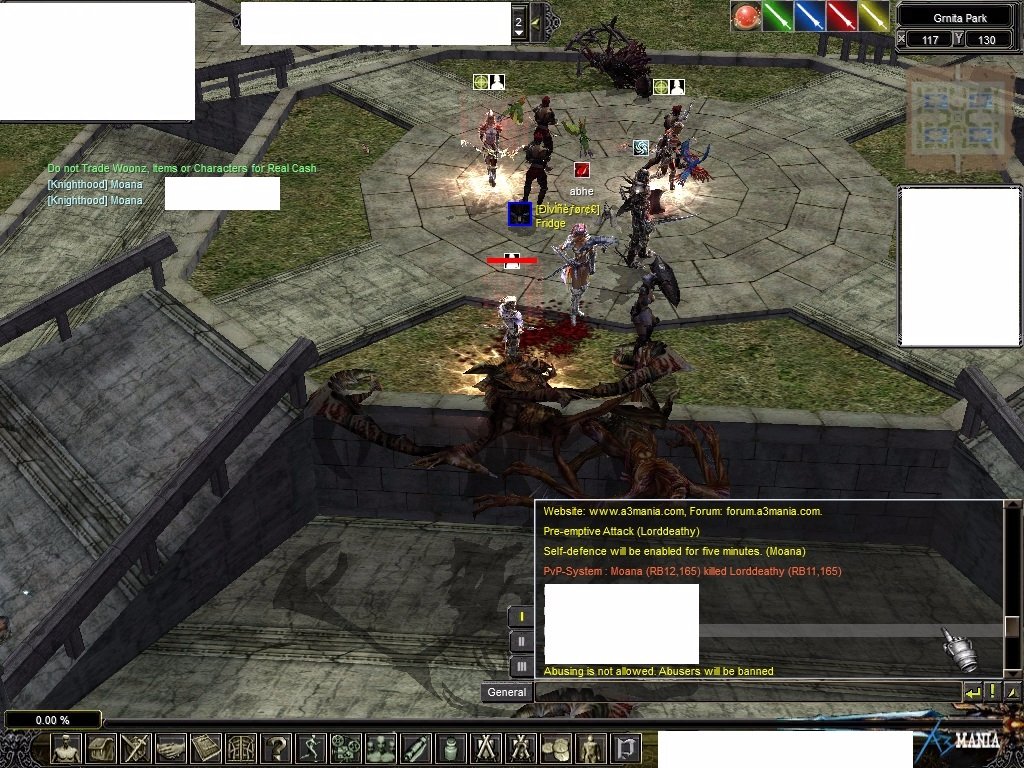Click the General chat channel button

pyautogui.click(x=506, y=692)
